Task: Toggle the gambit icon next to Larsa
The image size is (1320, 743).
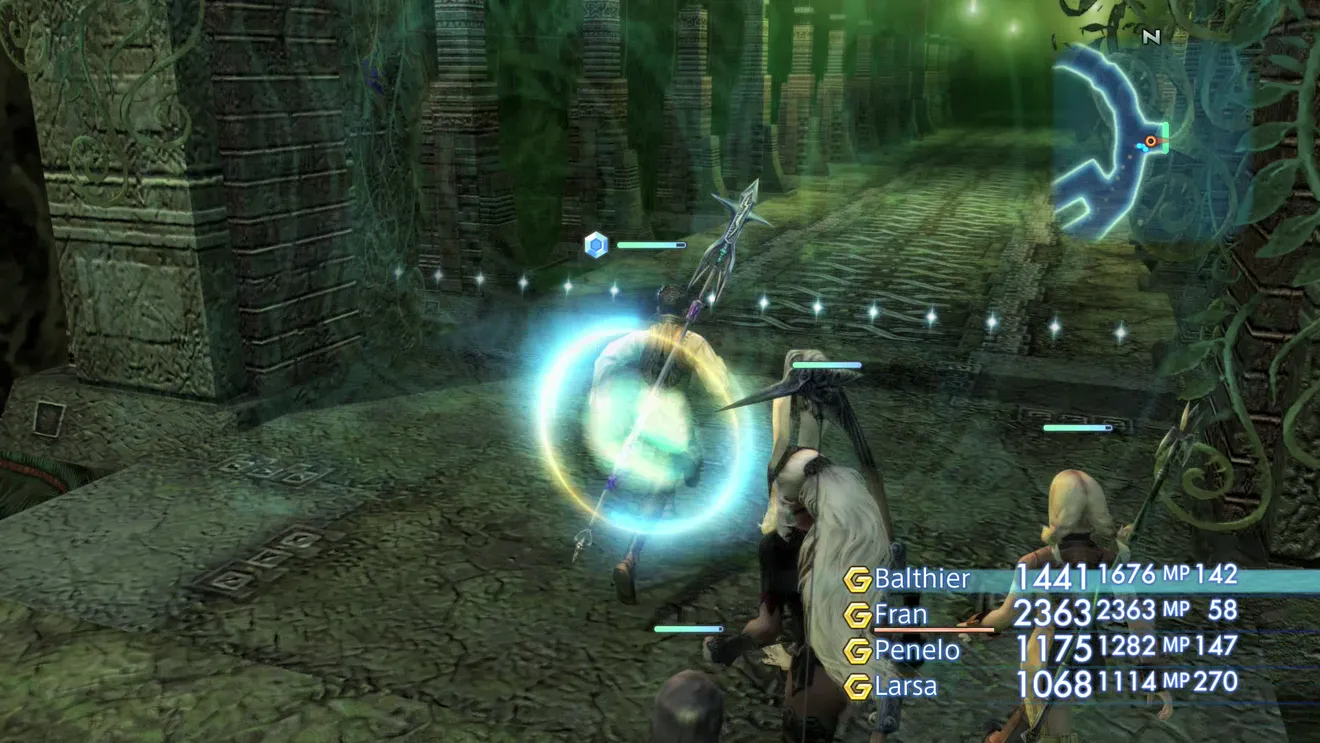Action: (857, 687)
